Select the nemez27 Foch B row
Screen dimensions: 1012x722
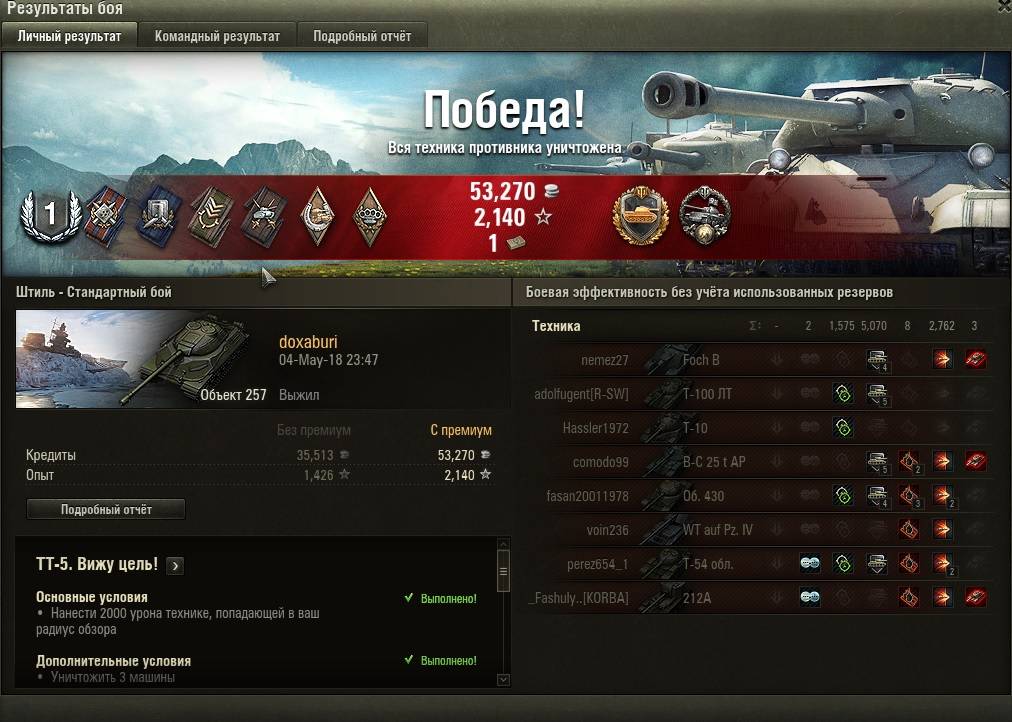(x=700, y=360)
